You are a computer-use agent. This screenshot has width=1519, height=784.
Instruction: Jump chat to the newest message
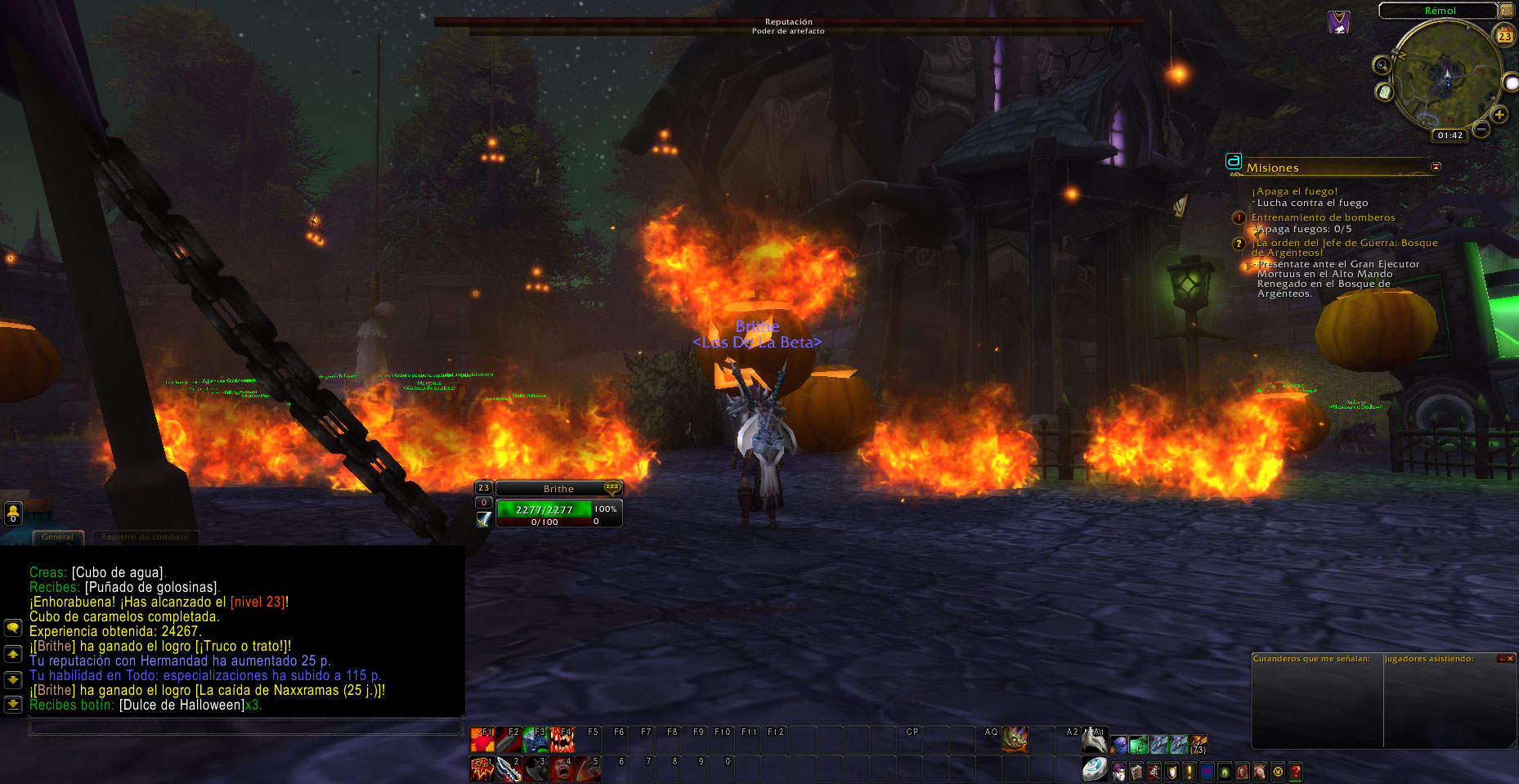point(13,704)
